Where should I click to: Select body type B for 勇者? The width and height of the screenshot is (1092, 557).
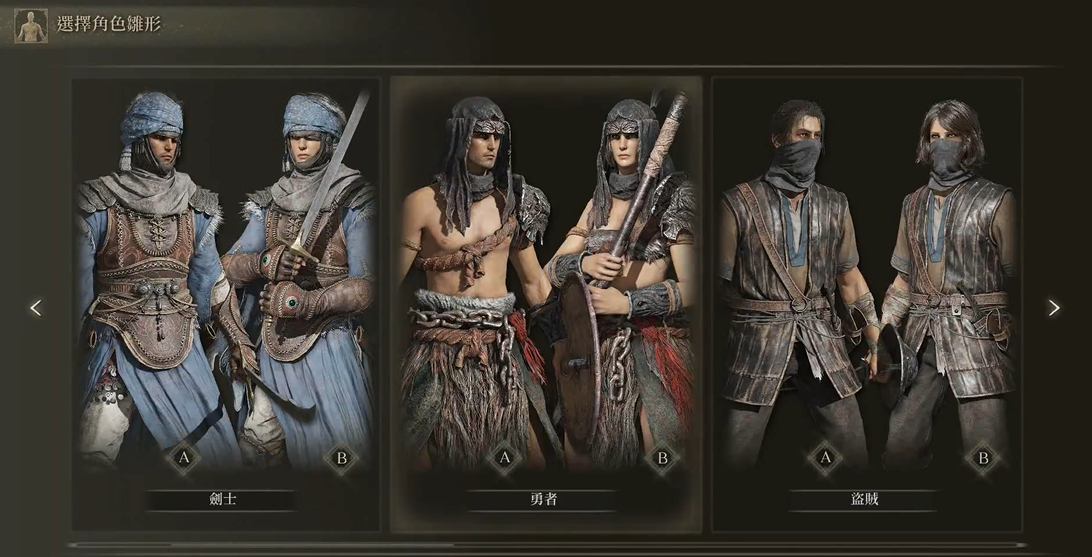tap(661, 459)
